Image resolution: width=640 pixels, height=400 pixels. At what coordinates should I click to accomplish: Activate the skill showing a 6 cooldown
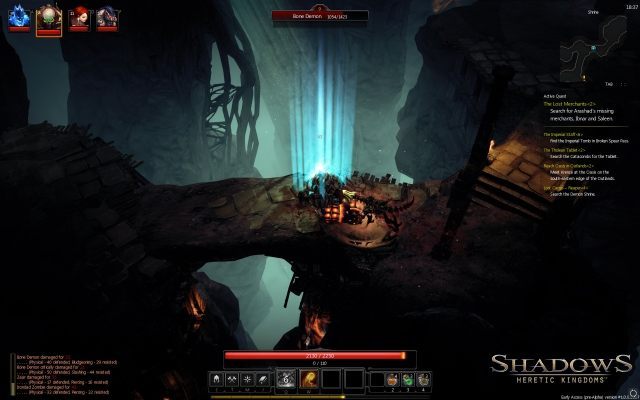pyautogui.click(x=285, y=378)
